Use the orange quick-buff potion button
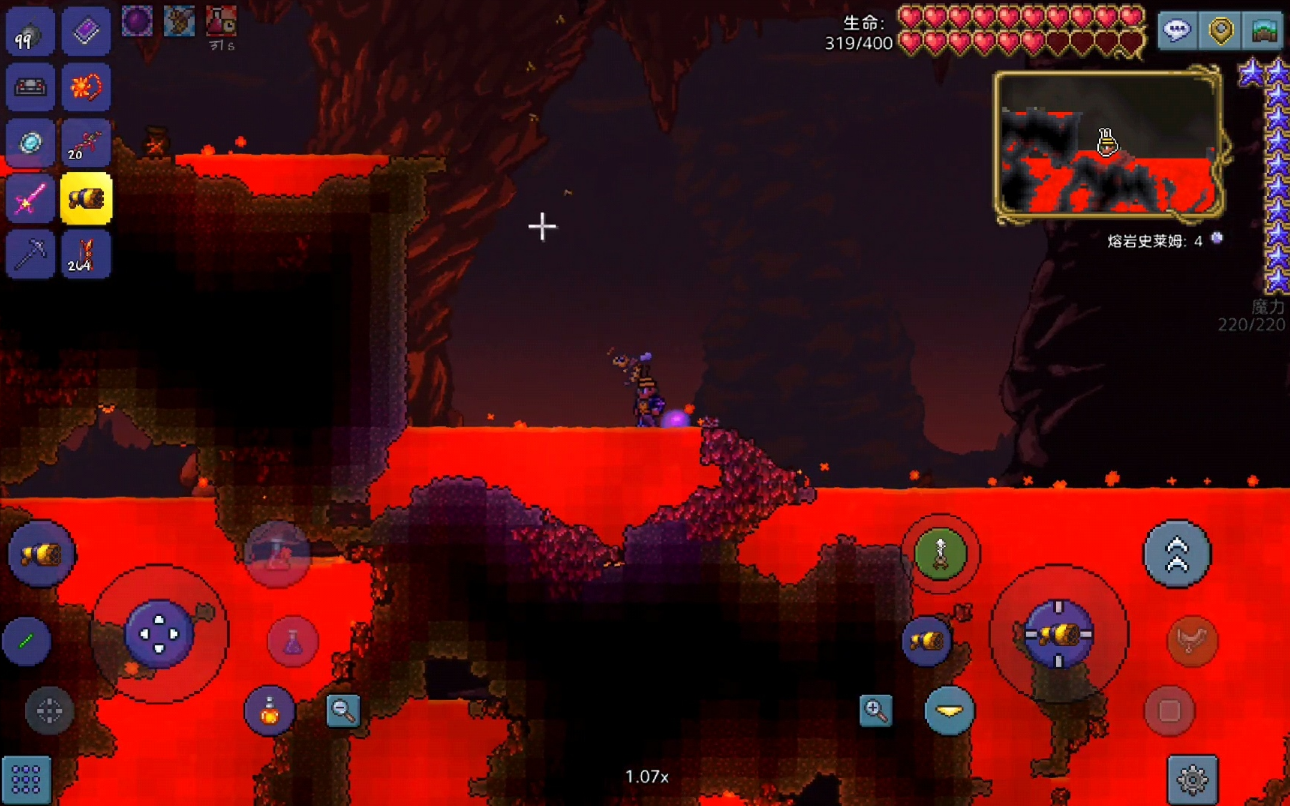The image size is (1290, 806). (269, 712)
